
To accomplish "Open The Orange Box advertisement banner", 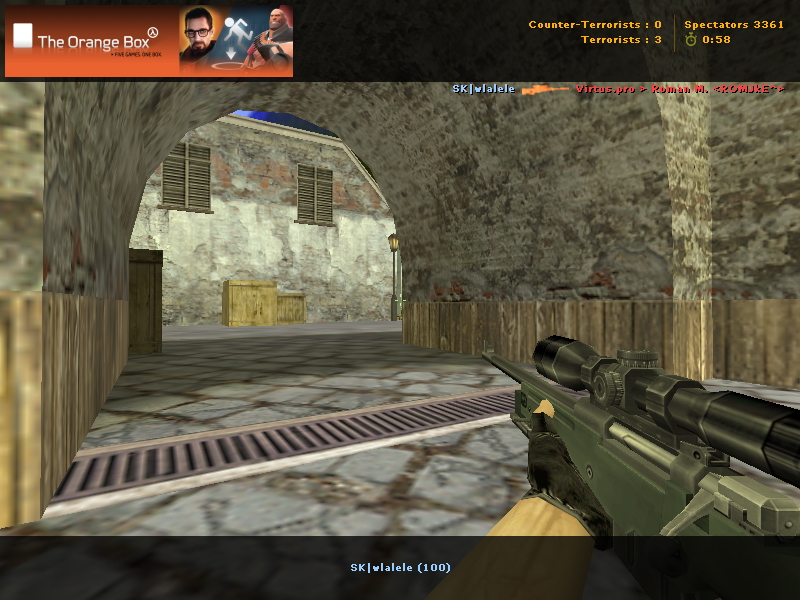I will [149, 41].
